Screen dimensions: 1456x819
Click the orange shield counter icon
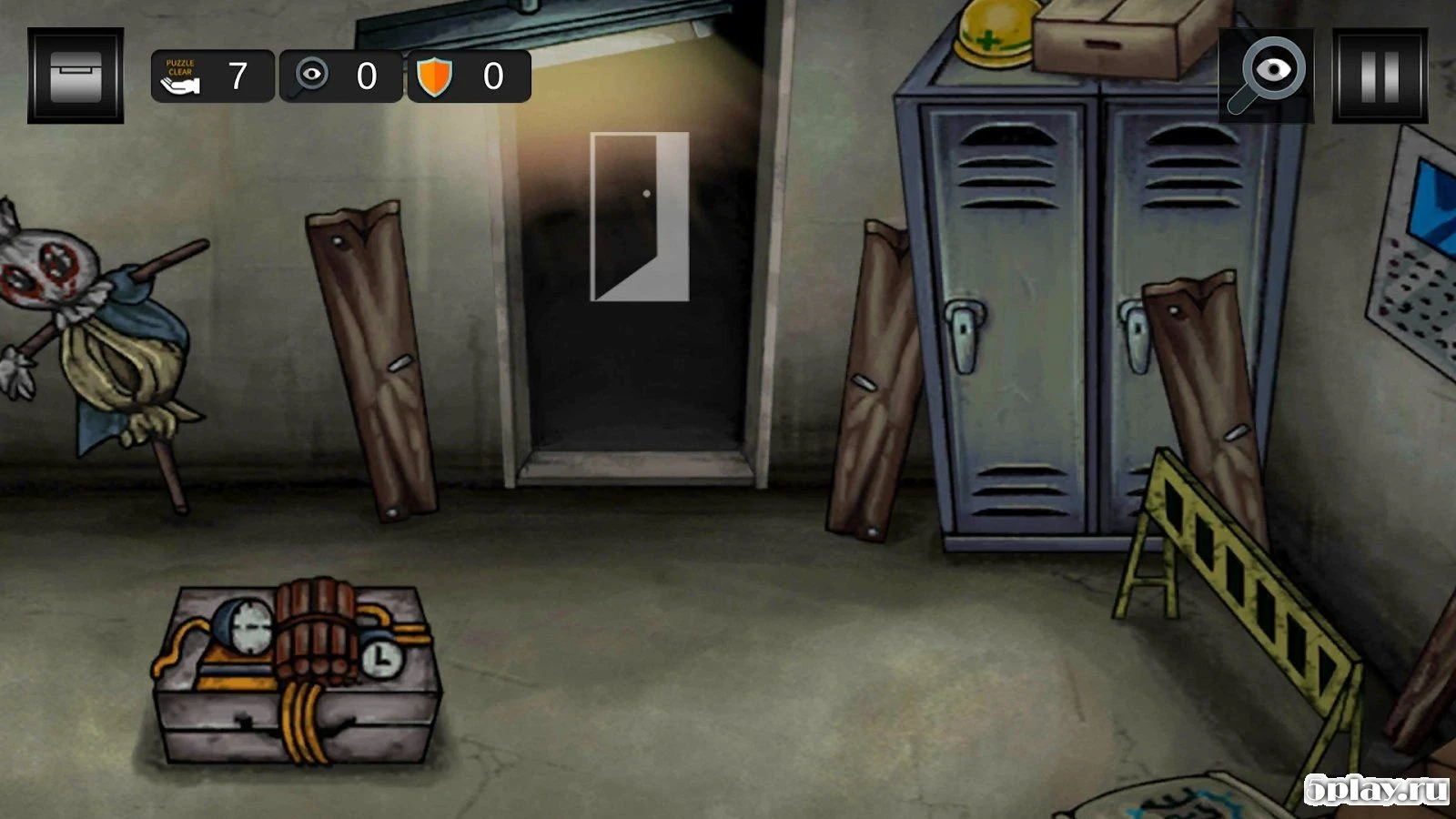point(436,76)
